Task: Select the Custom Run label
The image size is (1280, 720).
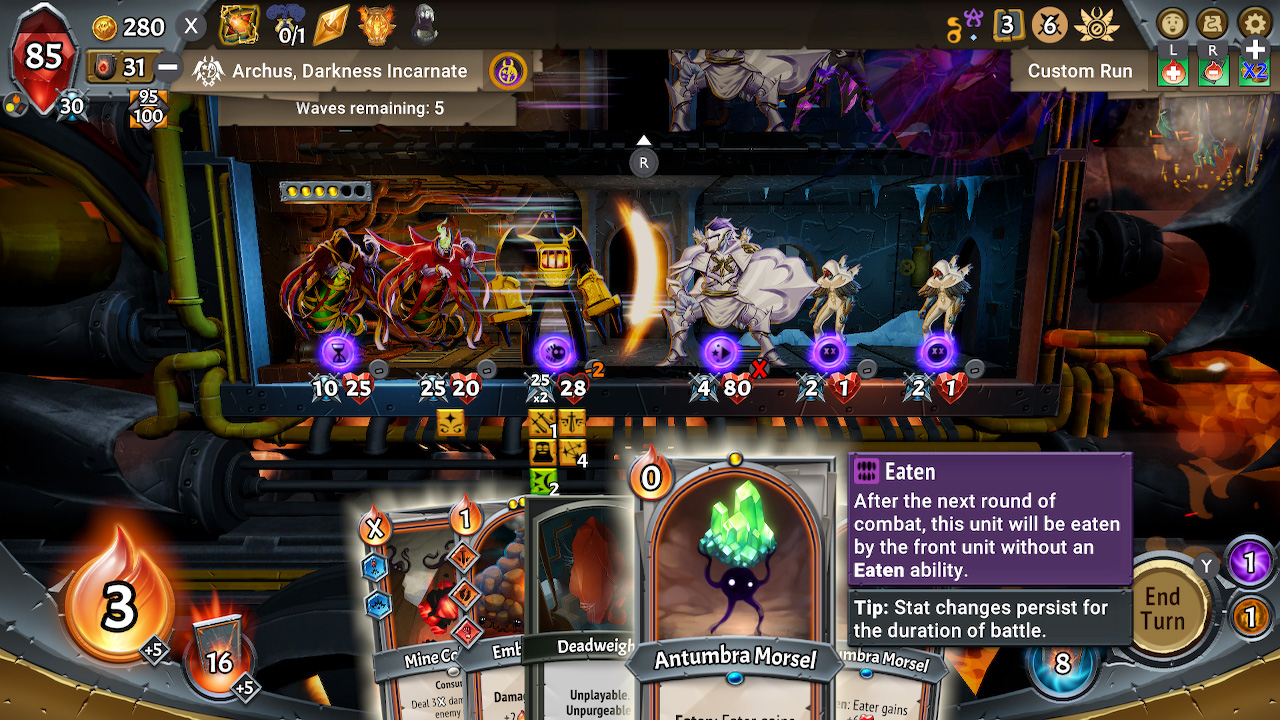Action: coord(1080,71)
